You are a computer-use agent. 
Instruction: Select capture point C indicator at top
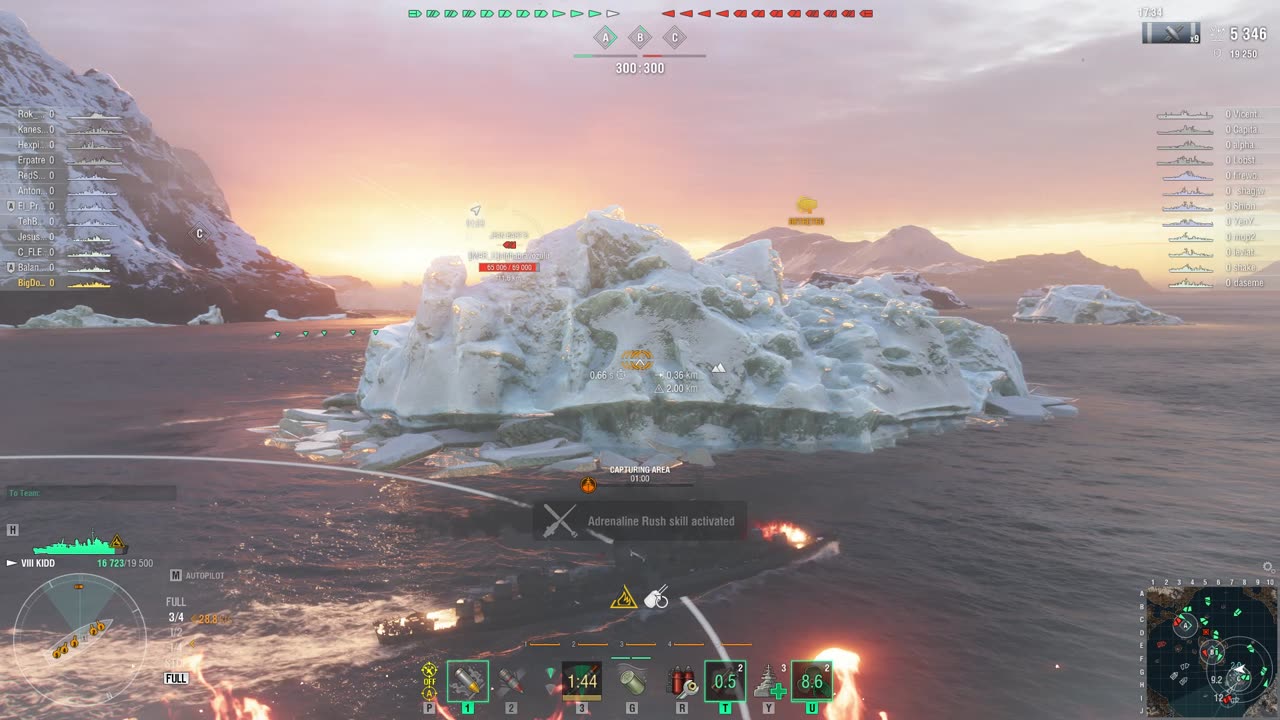click(x=674, y=38)
